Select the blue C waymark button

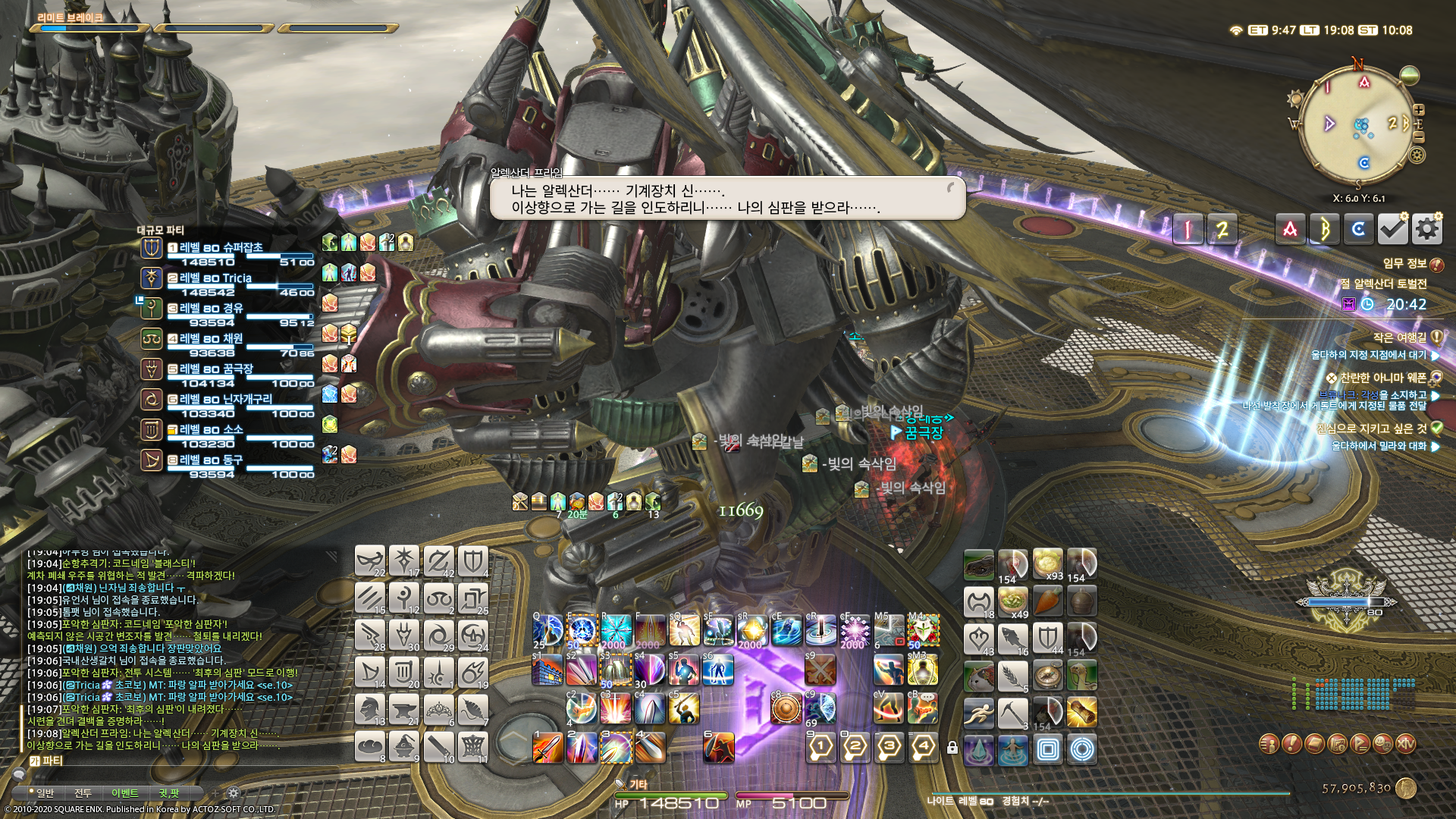[x=1358, y=229]
